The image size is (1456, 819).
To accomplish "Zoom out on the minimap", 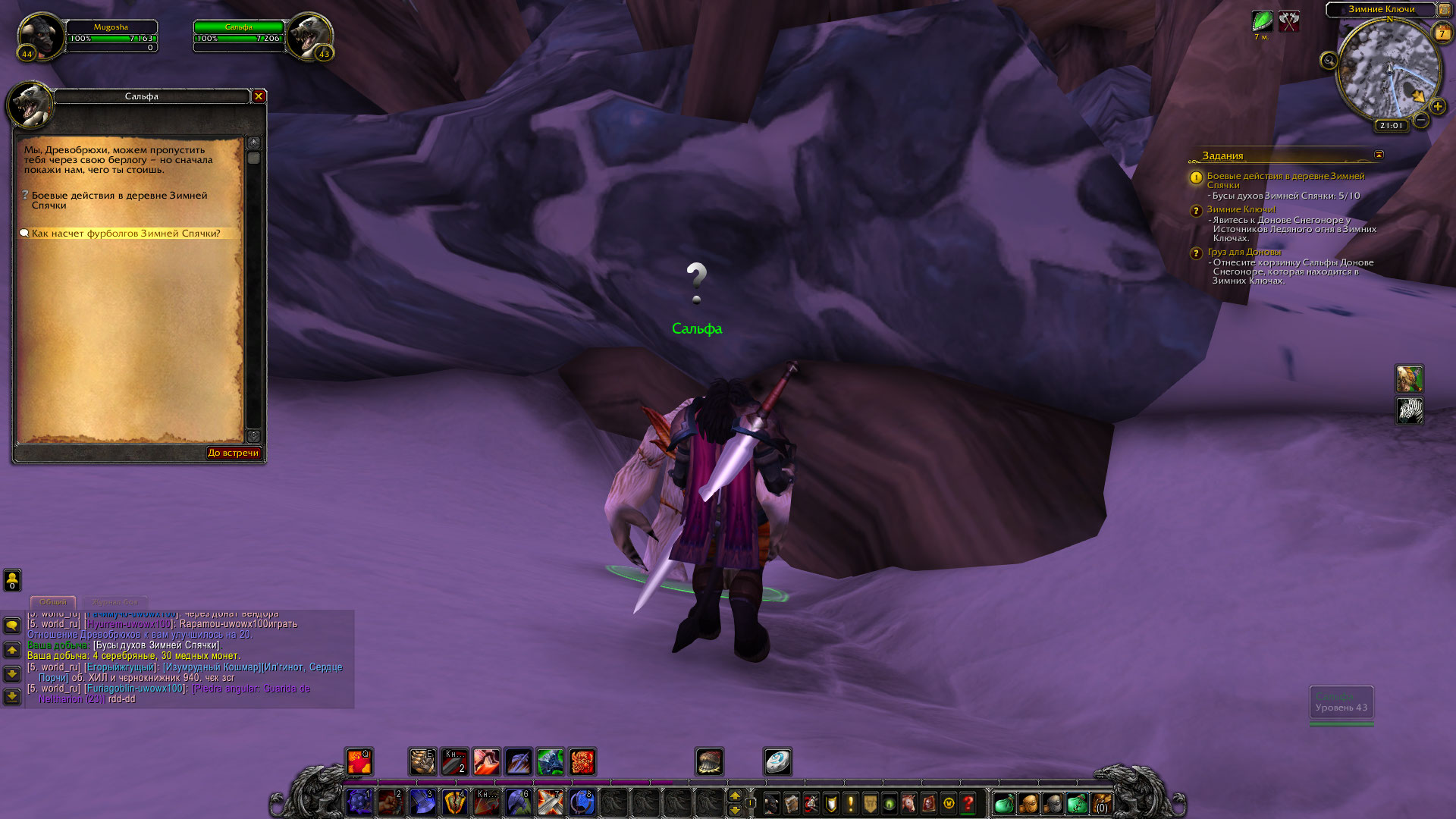I will [x=1421, y=120].
